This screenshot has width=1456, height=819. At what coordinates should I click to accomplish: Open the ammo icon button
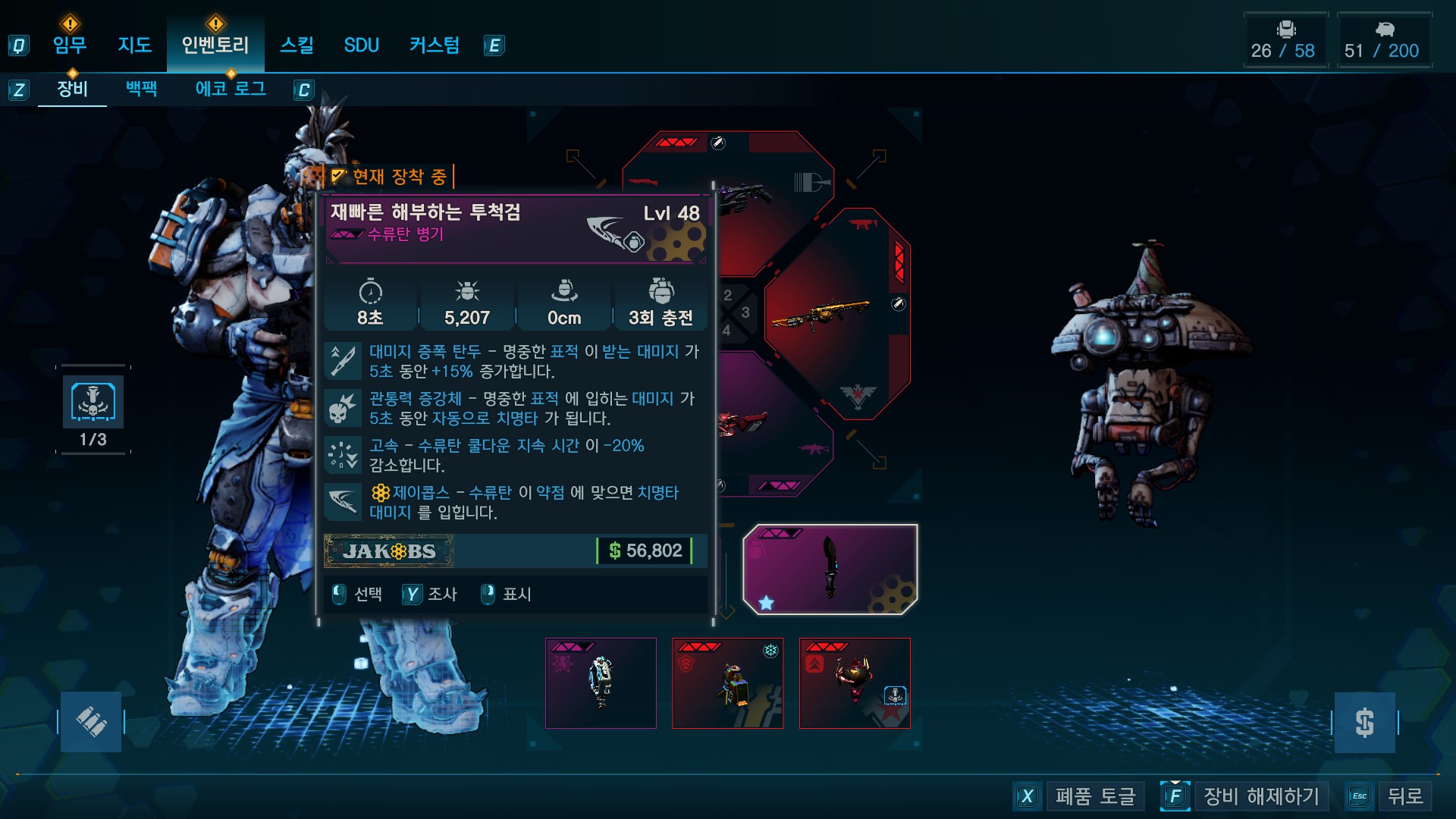(91, 722)
